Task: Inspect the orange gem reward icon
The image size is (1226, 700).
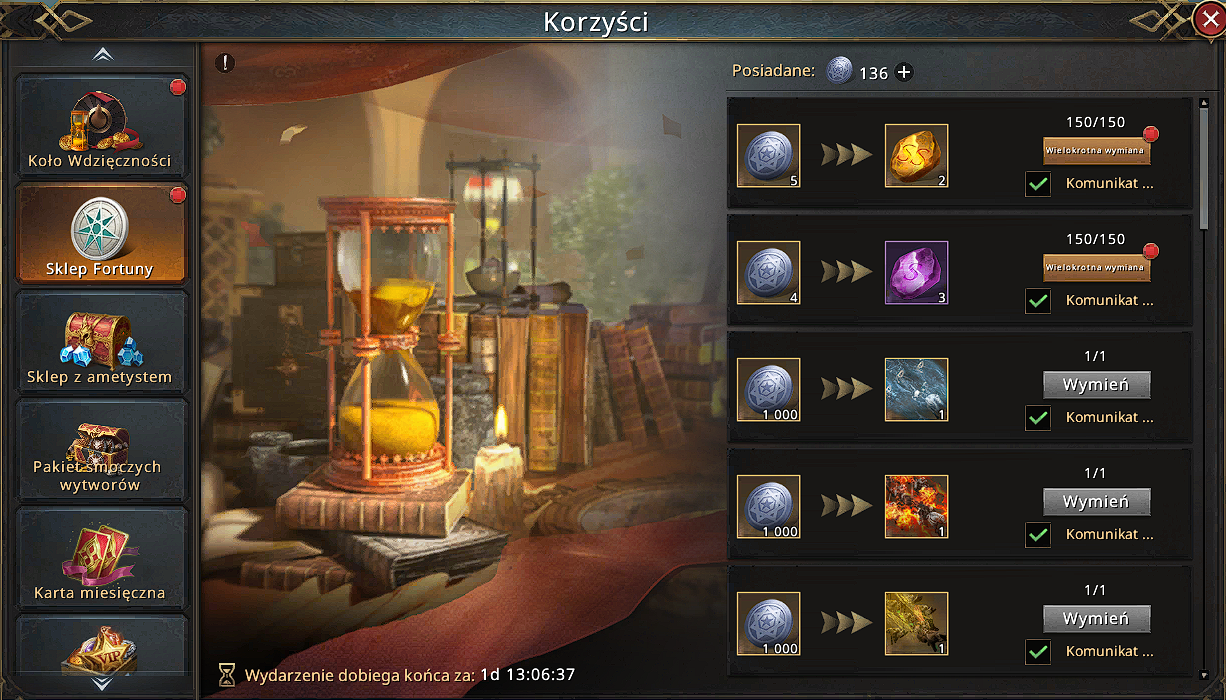Action: click(x=916, y=156)
